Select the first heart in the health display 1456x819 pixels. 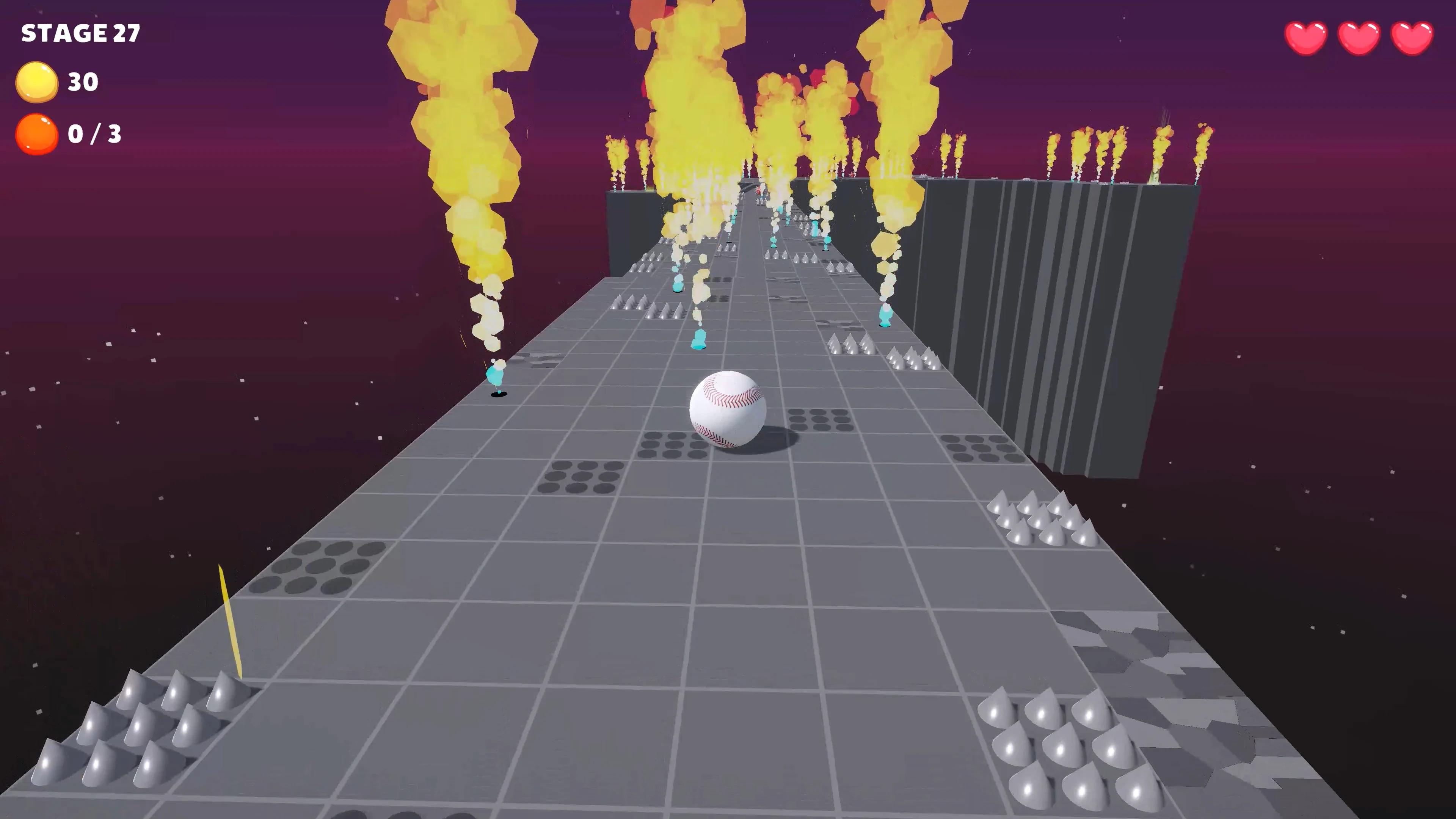coord(1306,38)
